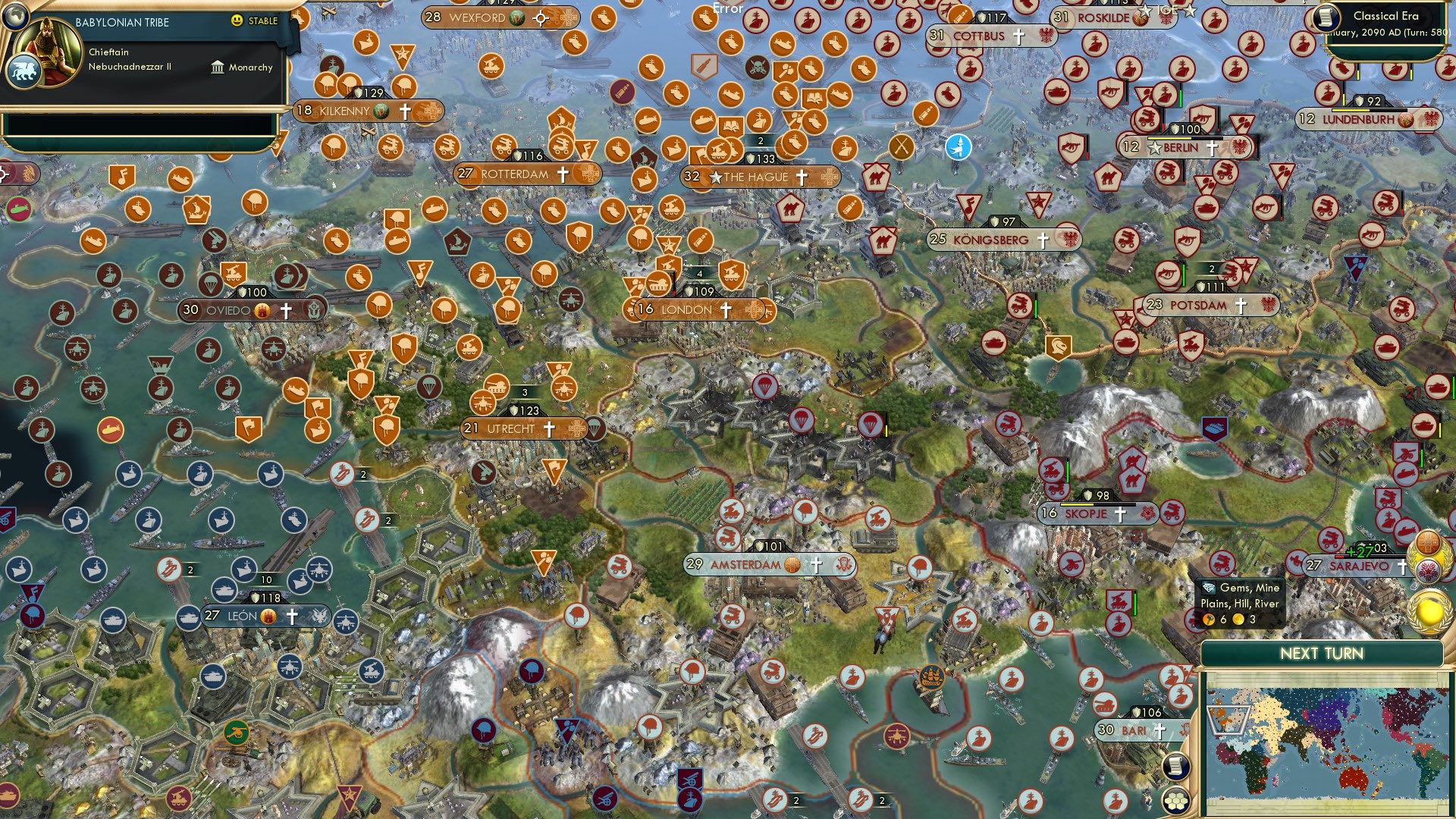This screenshot has width=1456, height=819.
Task: Click the red emblem beside Sarajevo's banner
Action: point(1428,570)
